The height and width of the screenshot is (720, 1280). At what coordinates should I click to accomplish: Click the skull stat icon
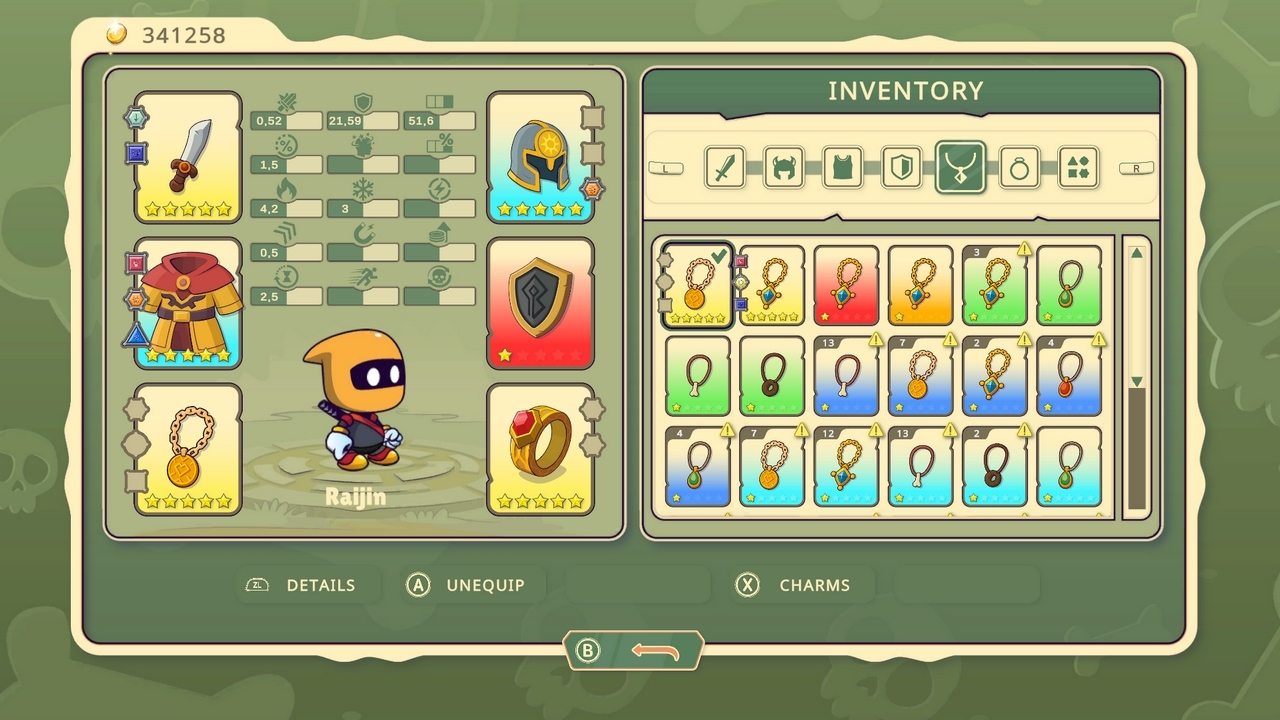(x=441, y=276)
